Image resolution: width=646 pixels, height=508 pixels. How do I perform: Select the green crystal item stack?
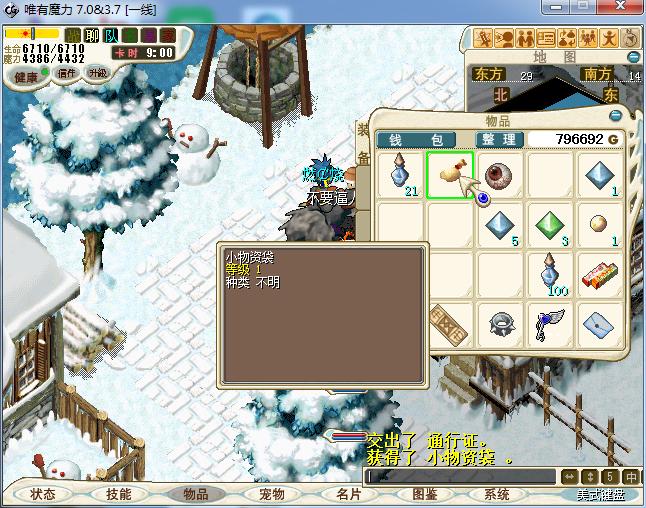click(551, 225)
